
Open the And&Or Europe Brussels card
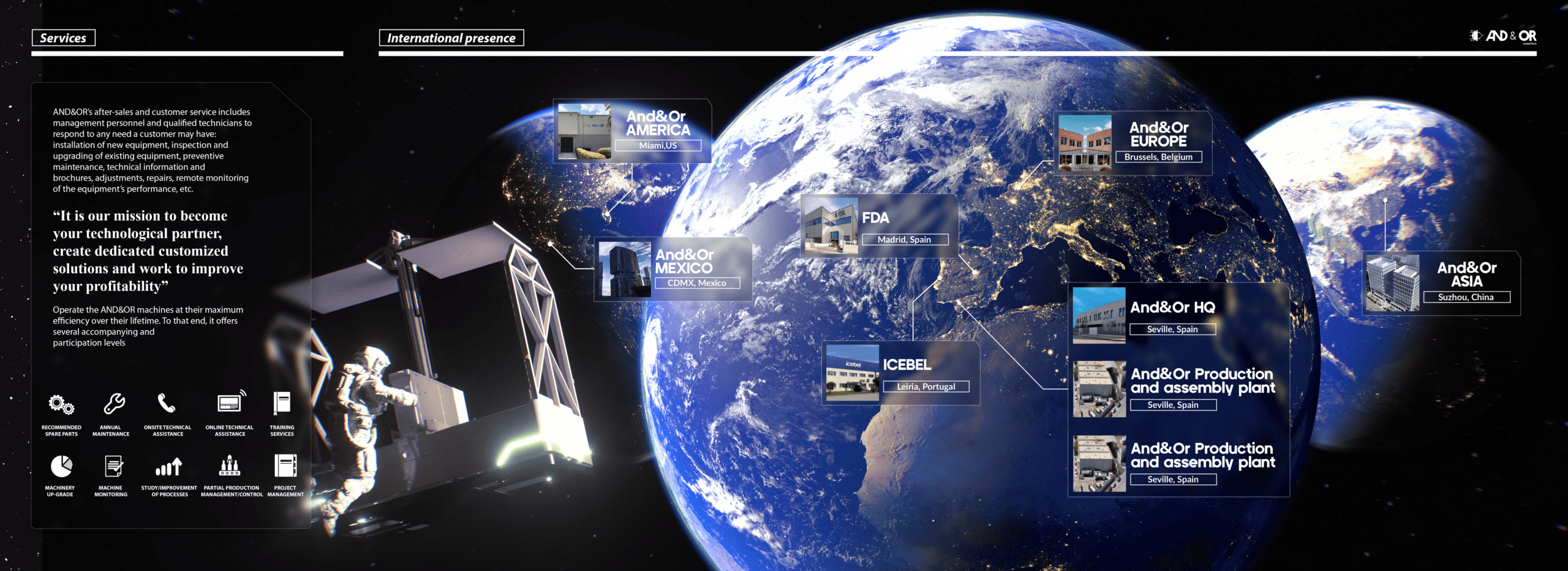1133,143
